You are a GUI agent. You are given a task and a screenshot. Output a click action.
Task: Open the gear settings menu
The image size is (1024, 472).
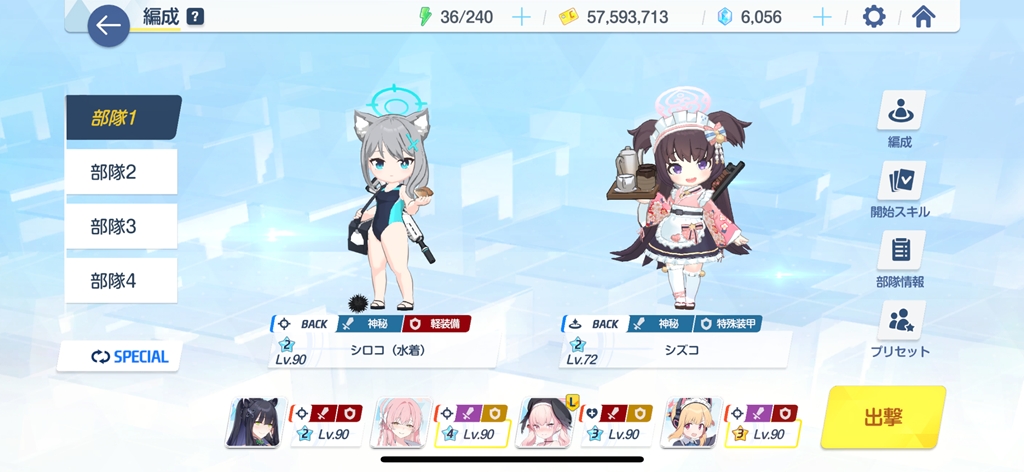874,17
